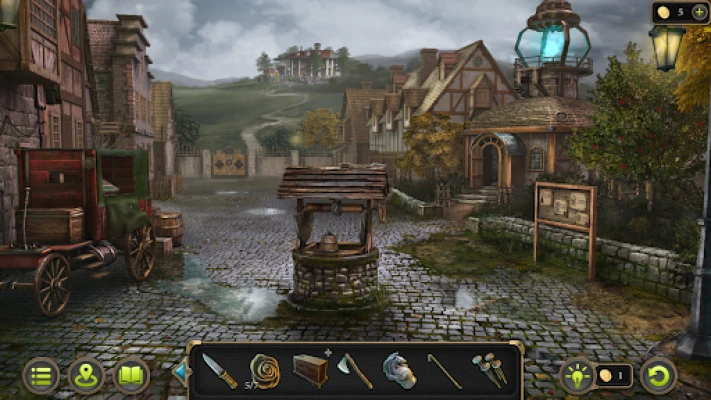Select the coiled rope inventory item
This screenshot has width=711, height=400.
(x=265, y=370)
